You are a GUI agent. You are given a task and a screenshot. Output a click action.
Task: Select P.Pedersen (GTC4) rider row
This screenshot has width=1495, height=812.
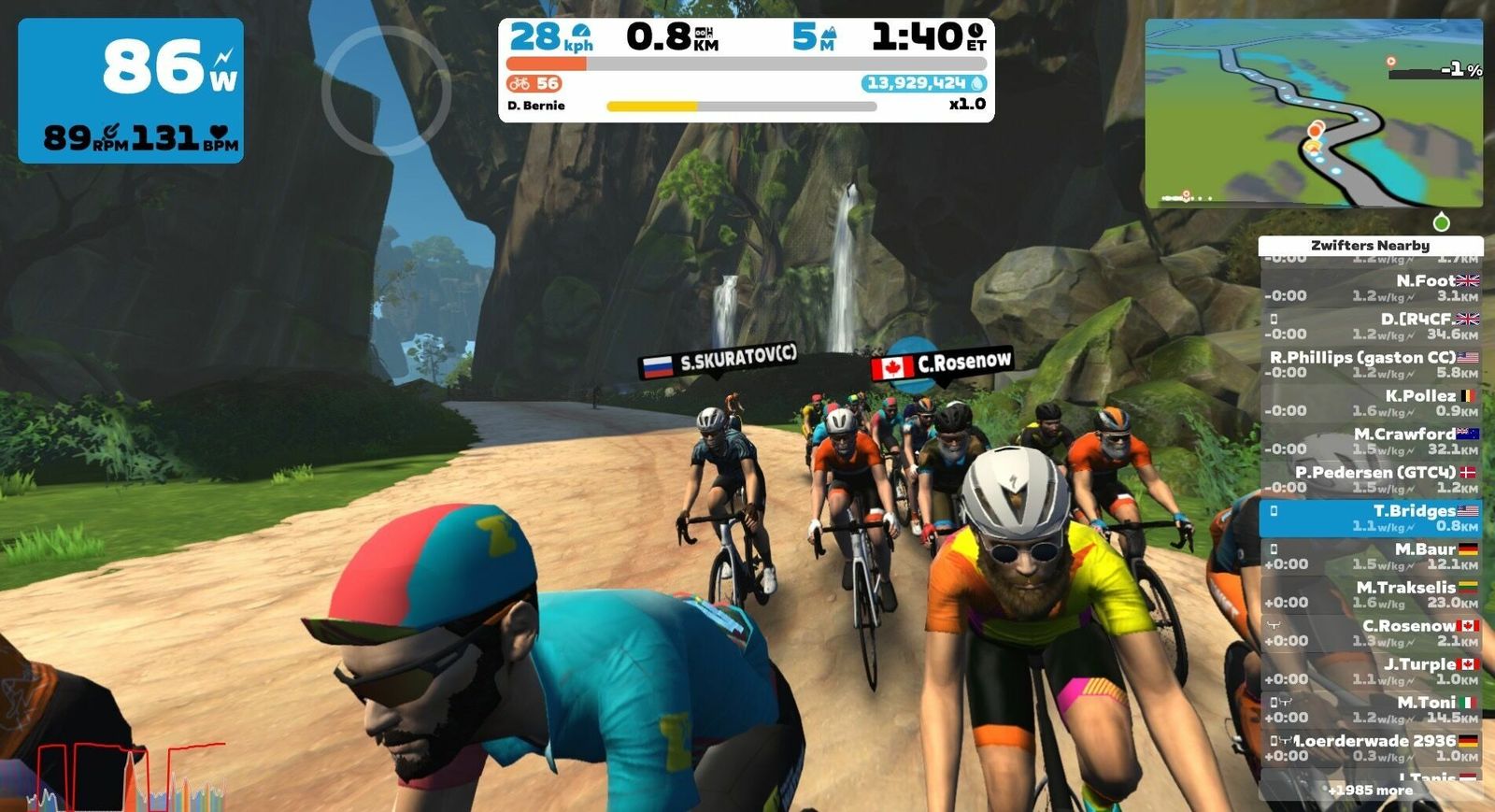click(x=1370, y=479)
